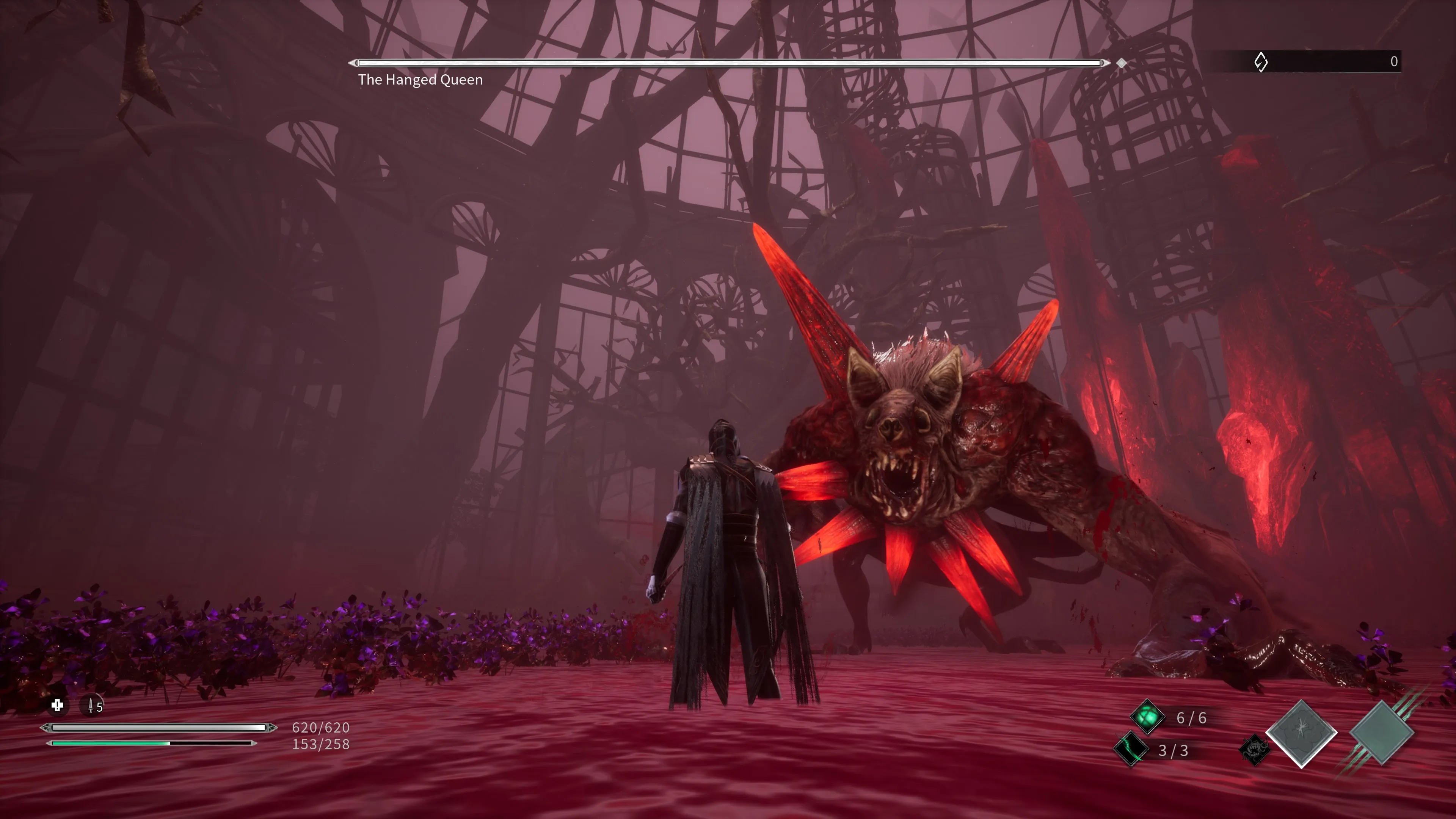The height and width of the screenshot is (819, 1456).
Task: Select the empty claw-marked plague weapon slot
Action: click(x=1381, y=733)
